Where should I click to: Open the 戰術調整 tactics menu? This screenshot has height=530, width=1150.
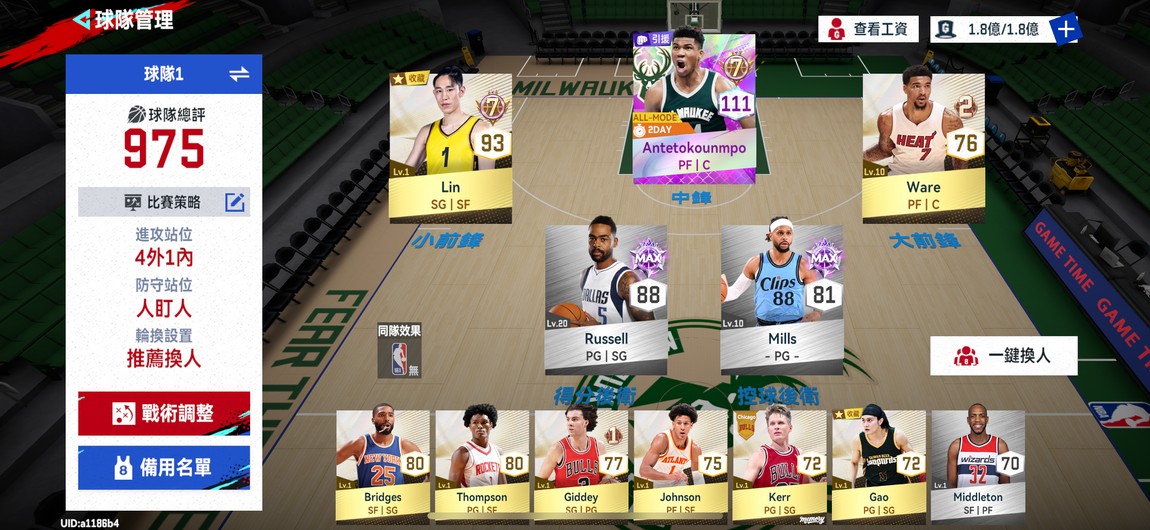point(164,412)
